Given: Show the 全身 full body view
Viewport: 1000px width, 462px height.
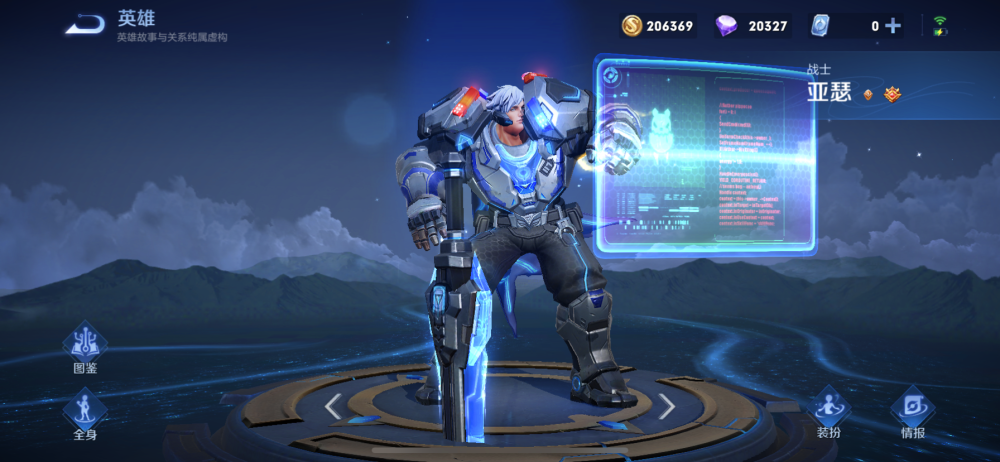Looking at the screenshot, I should [x=85, y=413].
